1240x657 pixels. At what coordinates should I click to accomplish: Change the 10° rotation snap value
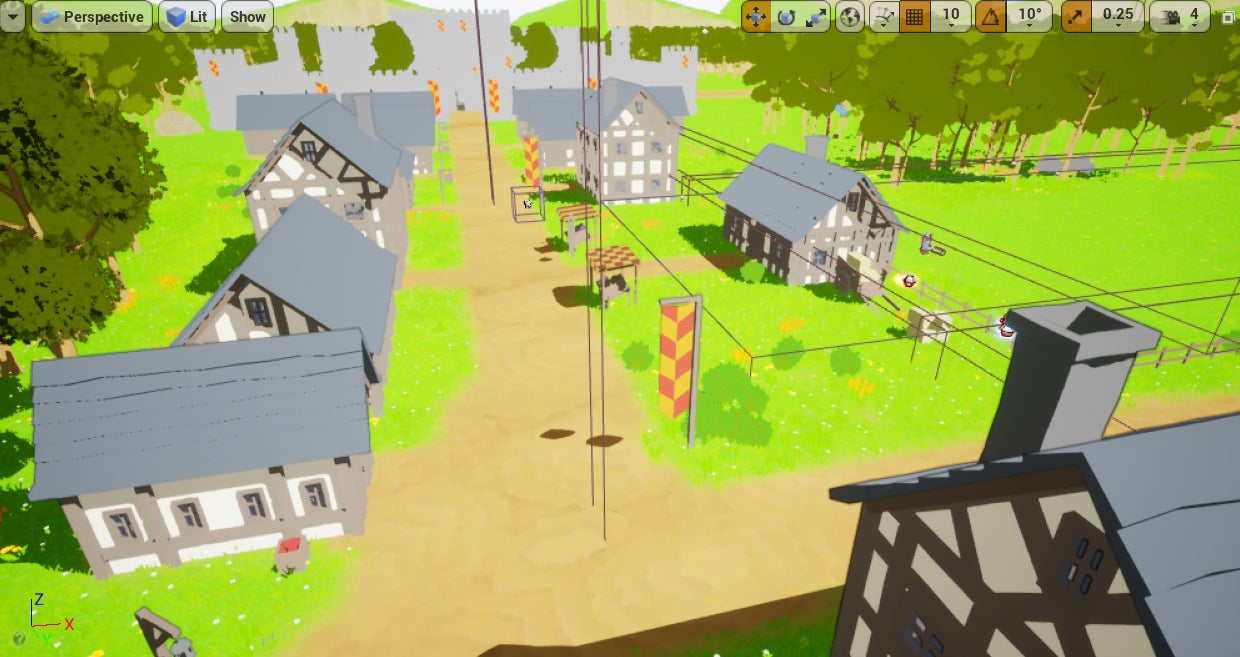(x=1030, y=16)
